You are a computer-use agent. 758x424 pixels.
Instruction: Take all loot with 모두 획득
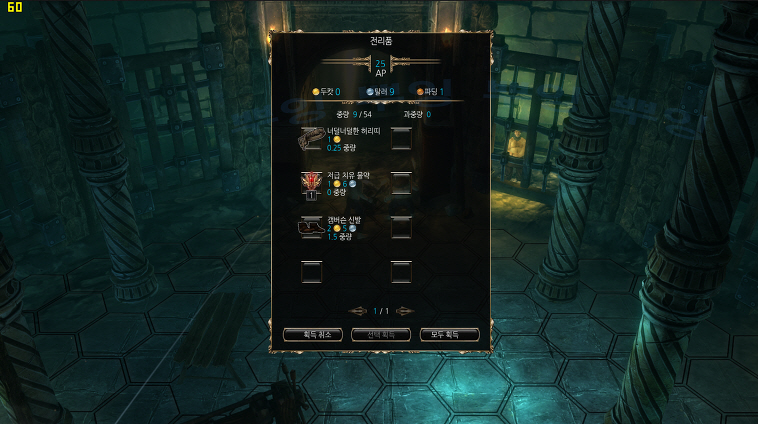point(449,335)
